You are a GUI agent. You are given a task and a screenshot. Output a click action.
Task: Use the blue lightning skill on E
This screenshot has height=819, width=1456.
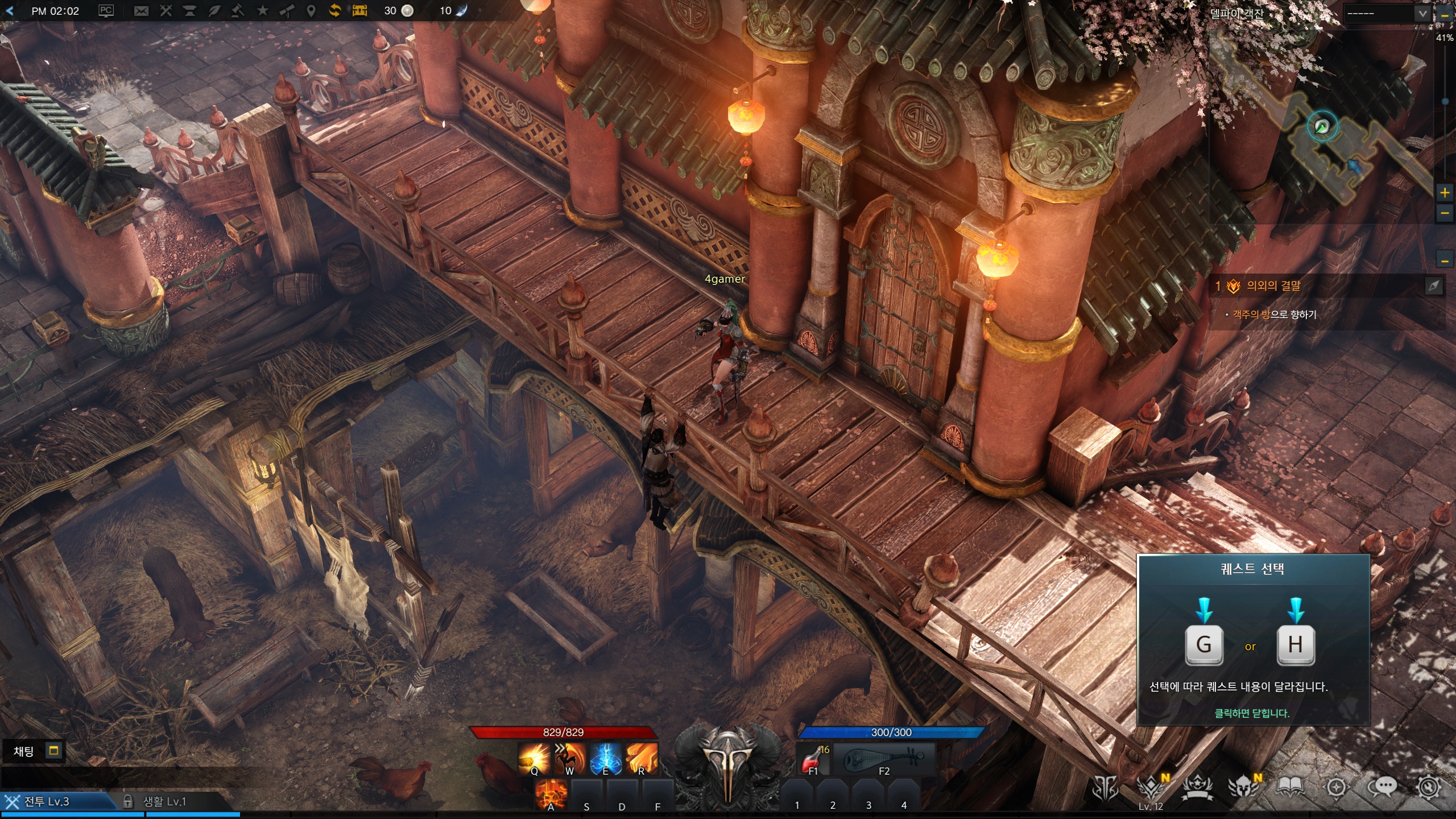pyautogui.click(x=605, y=759)
